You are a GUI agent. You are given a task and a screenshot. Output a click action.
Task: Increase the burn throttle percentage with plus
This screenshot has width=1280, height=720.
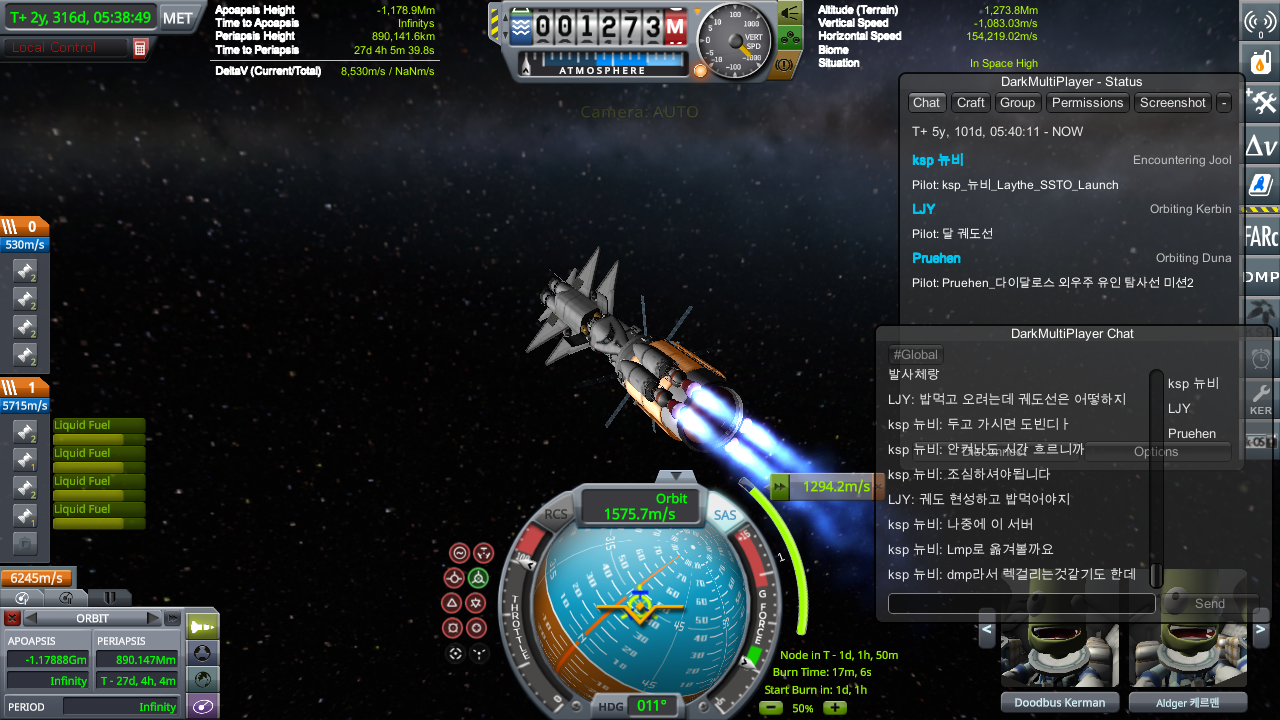834,708
